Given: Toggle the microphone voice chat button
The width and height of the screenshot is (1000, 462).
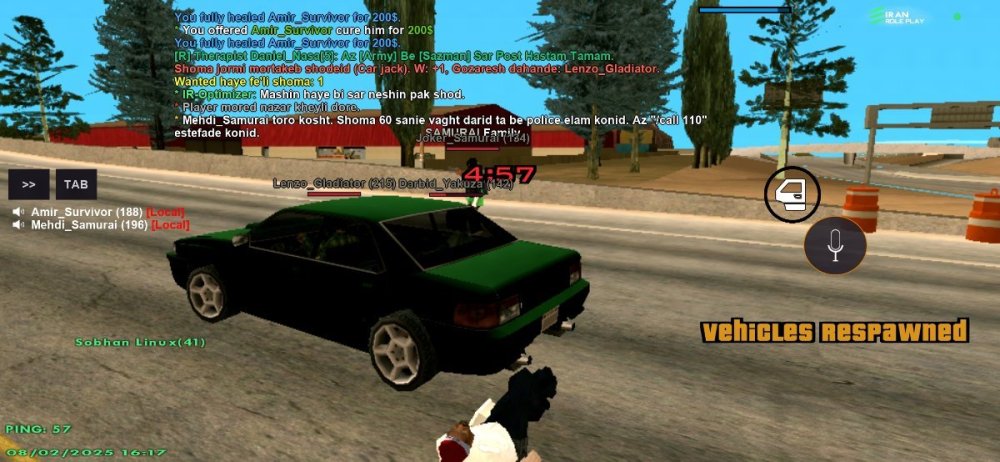Looking at the screenshot, I should [835, 244].
